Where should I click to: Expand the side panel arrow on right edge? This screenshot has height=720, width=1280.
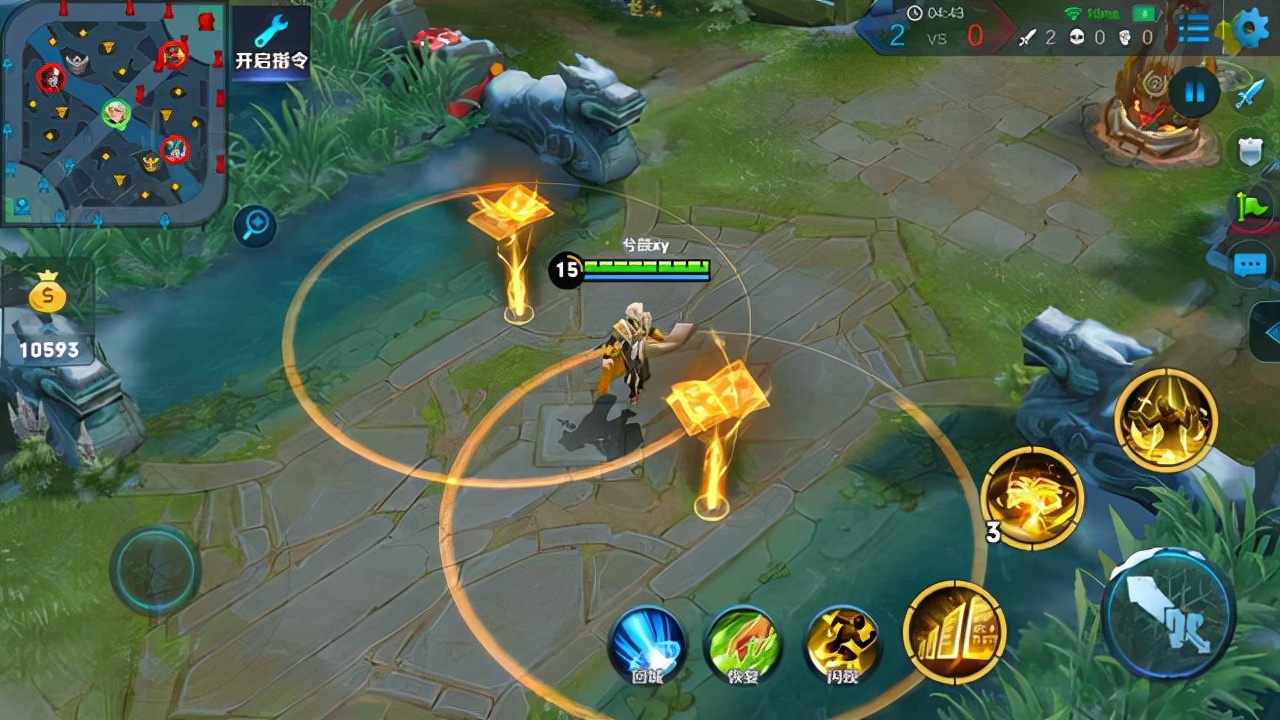click(x=1267, y=331)
